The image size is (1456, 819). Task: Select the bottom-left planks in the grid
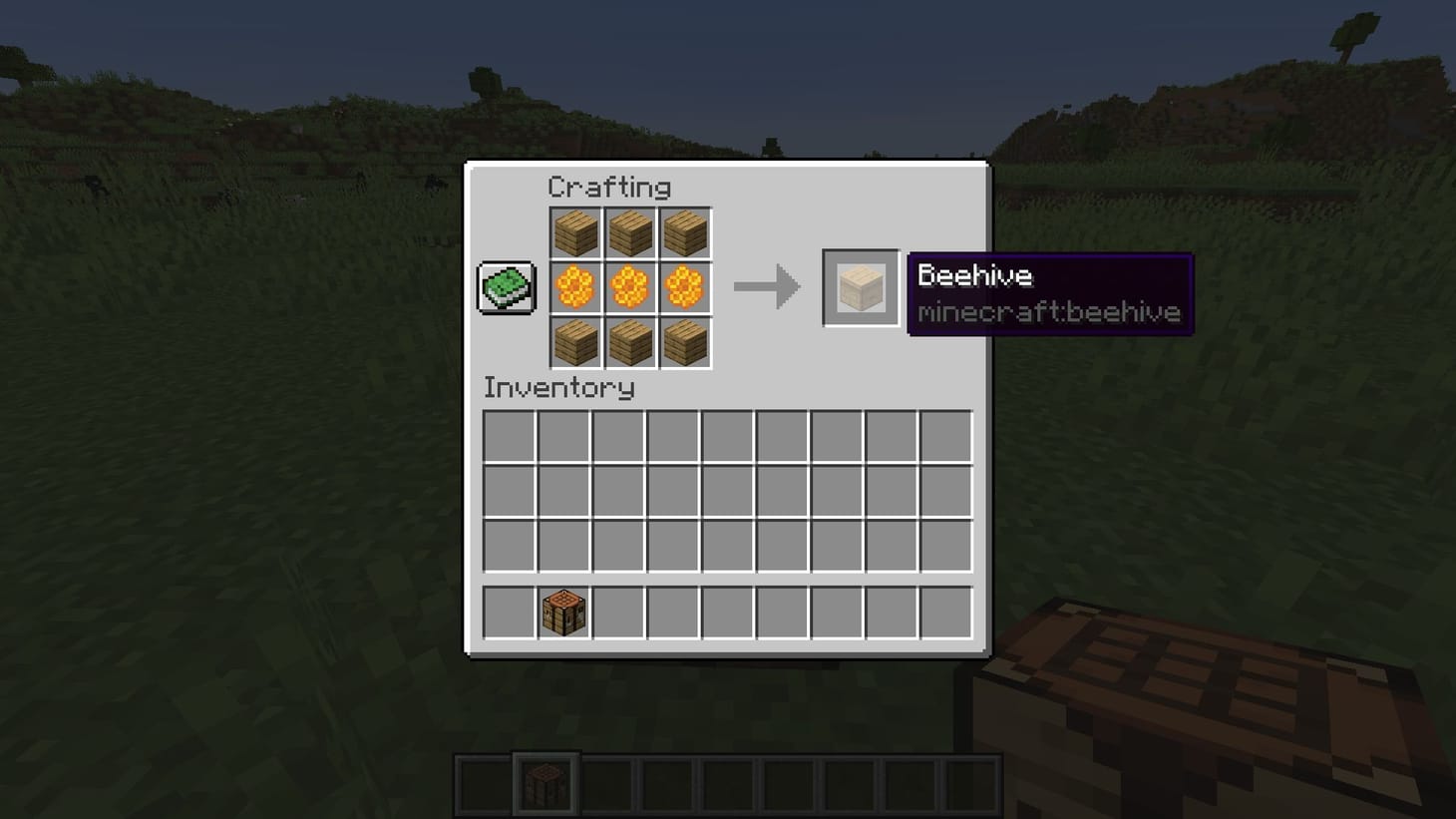pos(576,341)
